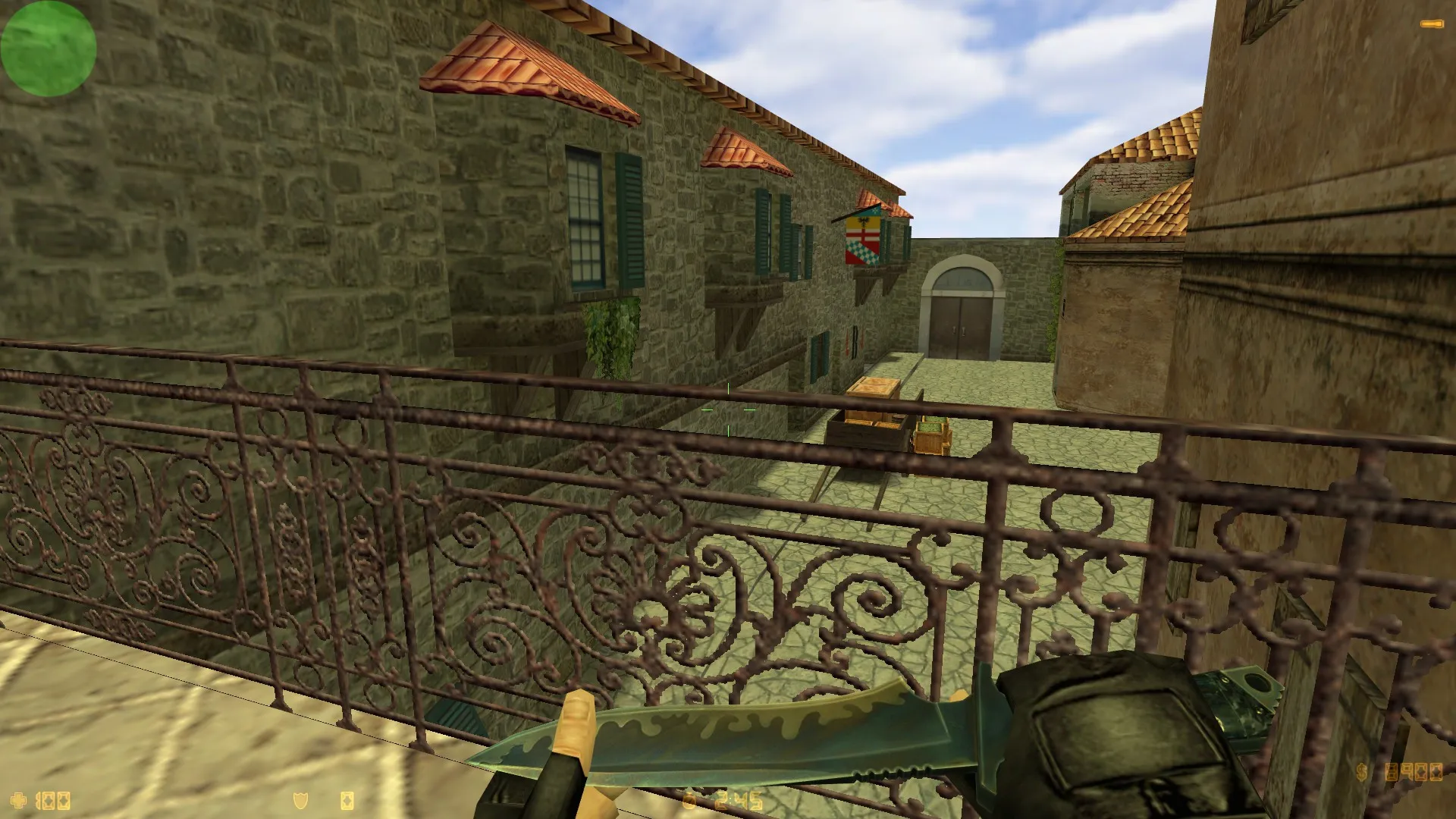
Task: Toggle the green crosshair at screen center
Action: pyautogui.click(x=728, y=409)
